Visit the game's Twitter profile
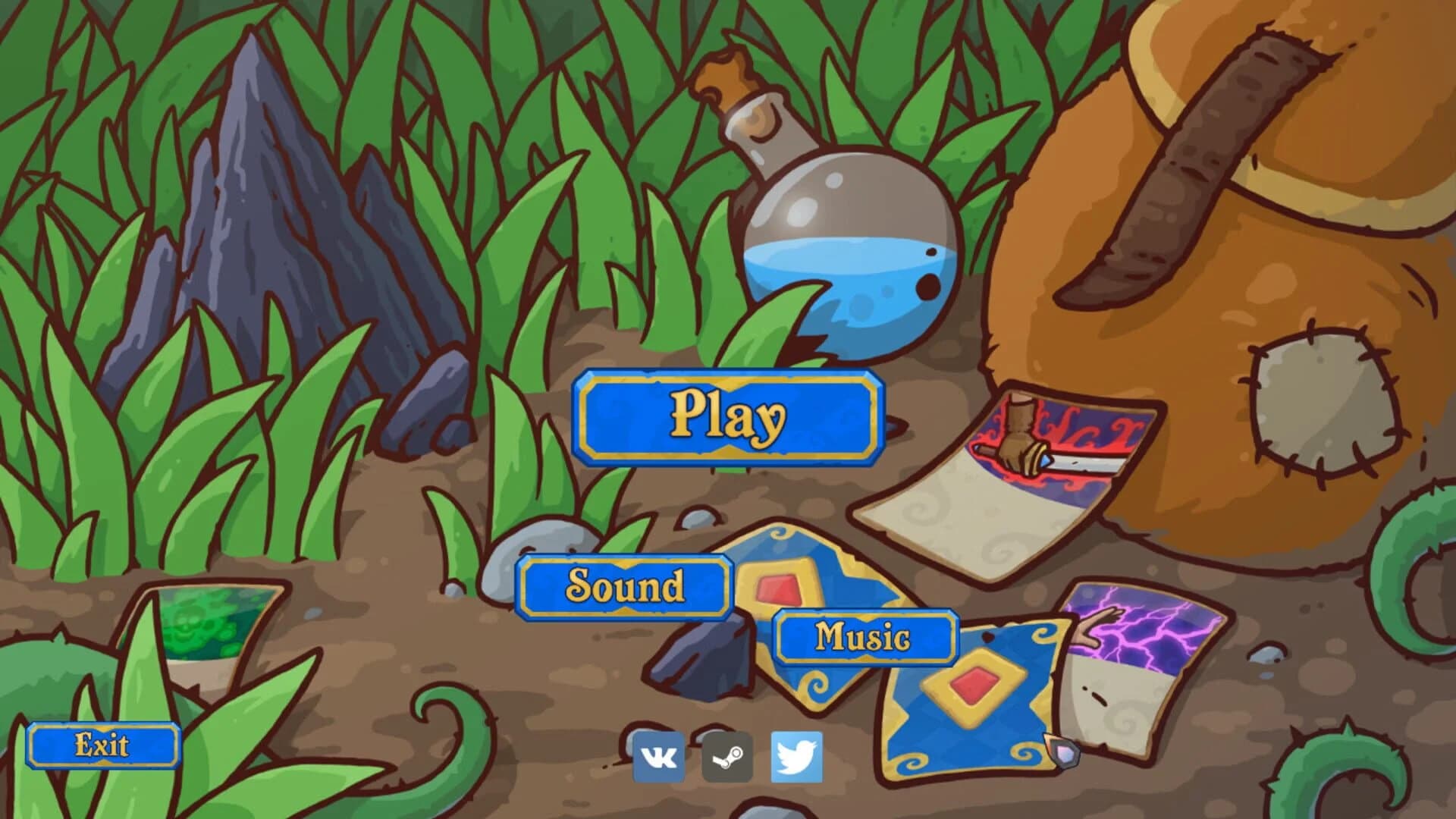The height and width of the screenshot is (819, 1456). (x=798, y=755)
